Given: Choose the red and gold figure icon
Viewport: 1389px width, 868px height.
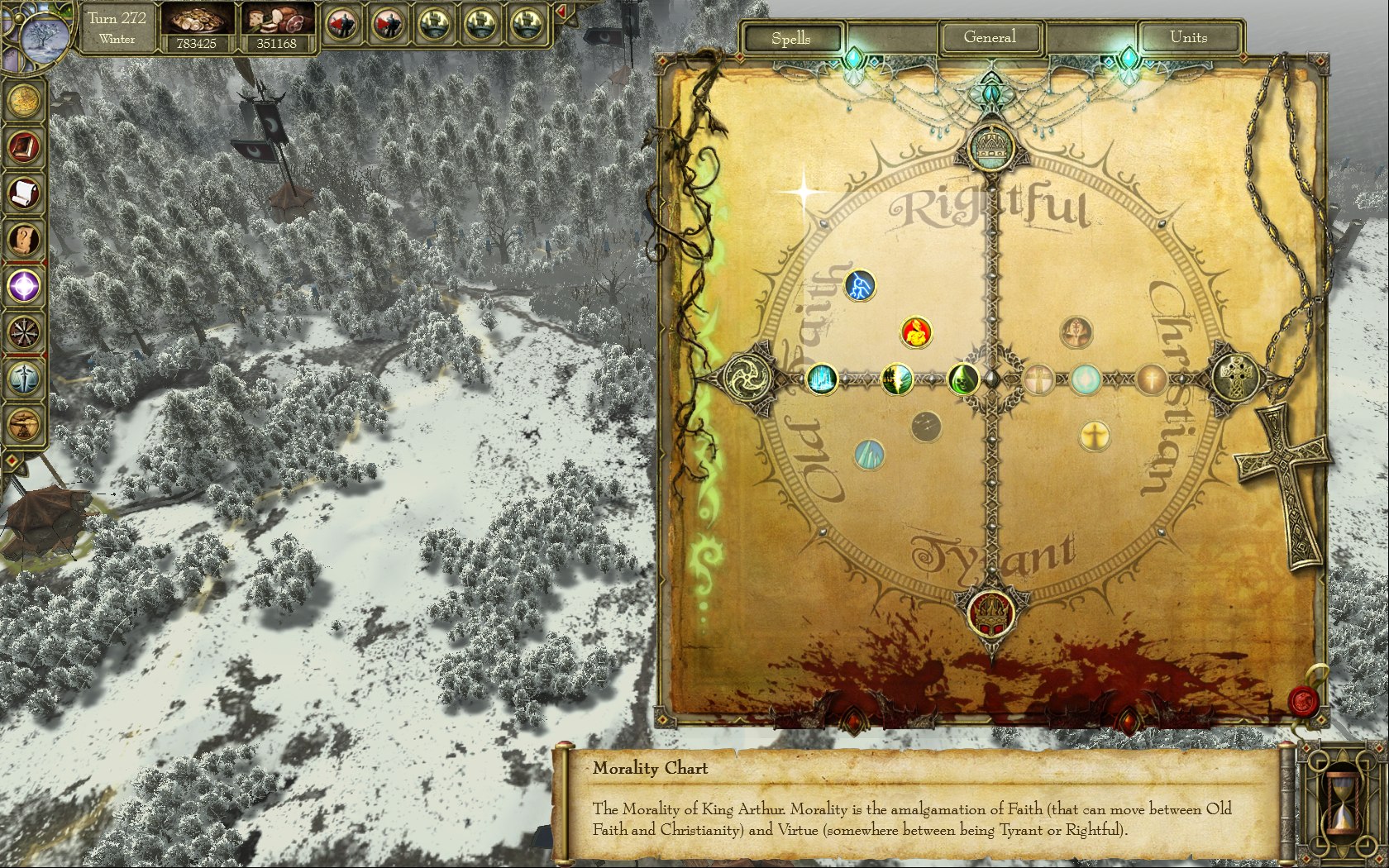Looking at the screenshot, I should pyautogui.click(x=916, y=332).
